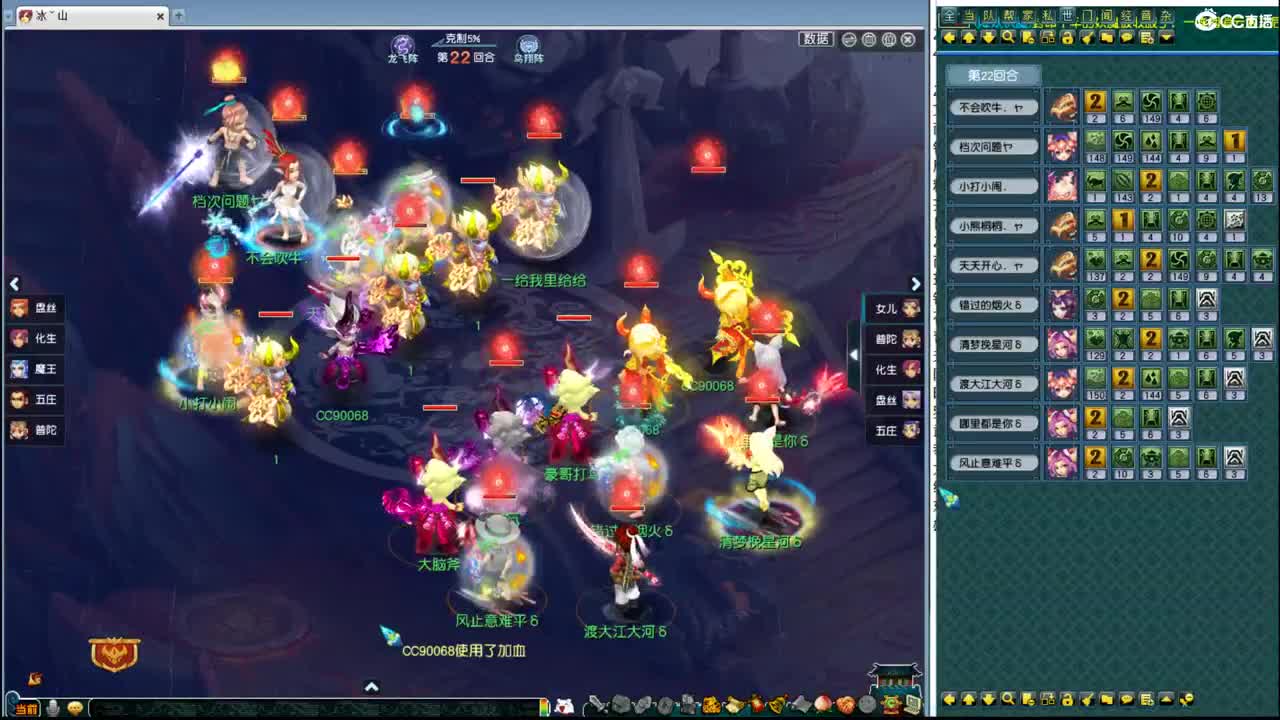Expand the dropdown chevron at chat toolbar end
The image size is (1280, 720).
pyautogui.click(x=1168, y=37)
